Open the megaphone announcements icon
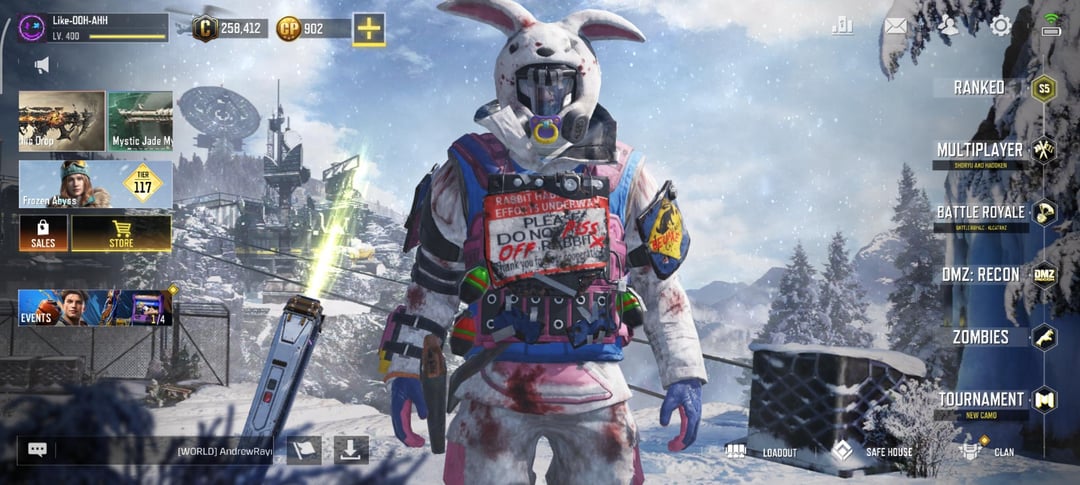This screenshot has width=1080, height=485. pos(42,66)
